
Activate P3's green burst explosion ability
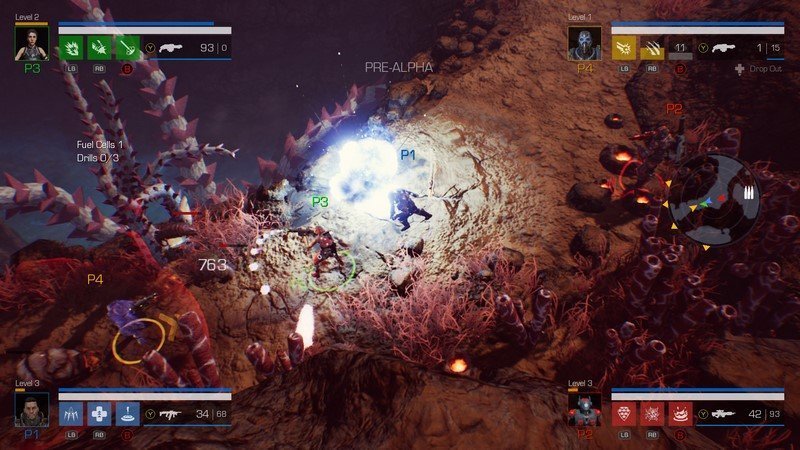pyautogui.click(x=72, y=47)
